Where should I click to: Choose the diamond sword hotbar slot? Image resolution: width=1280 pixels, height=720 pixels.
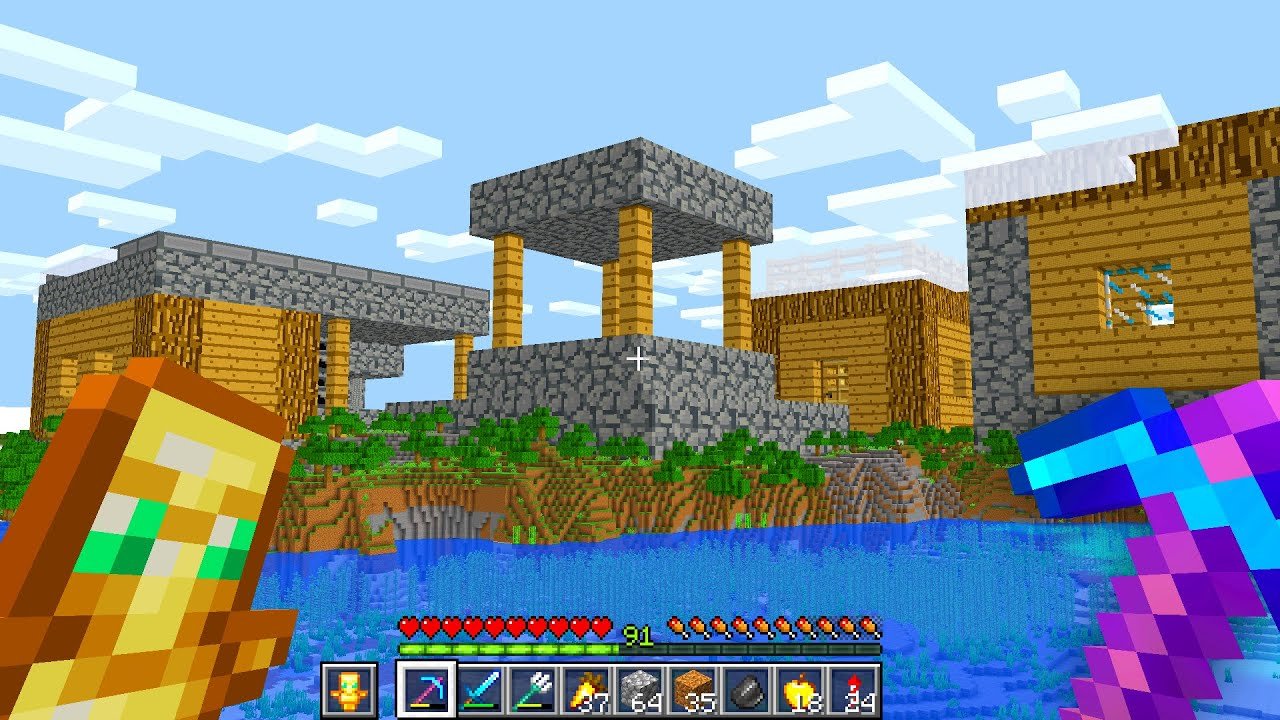tap(481, 689)
